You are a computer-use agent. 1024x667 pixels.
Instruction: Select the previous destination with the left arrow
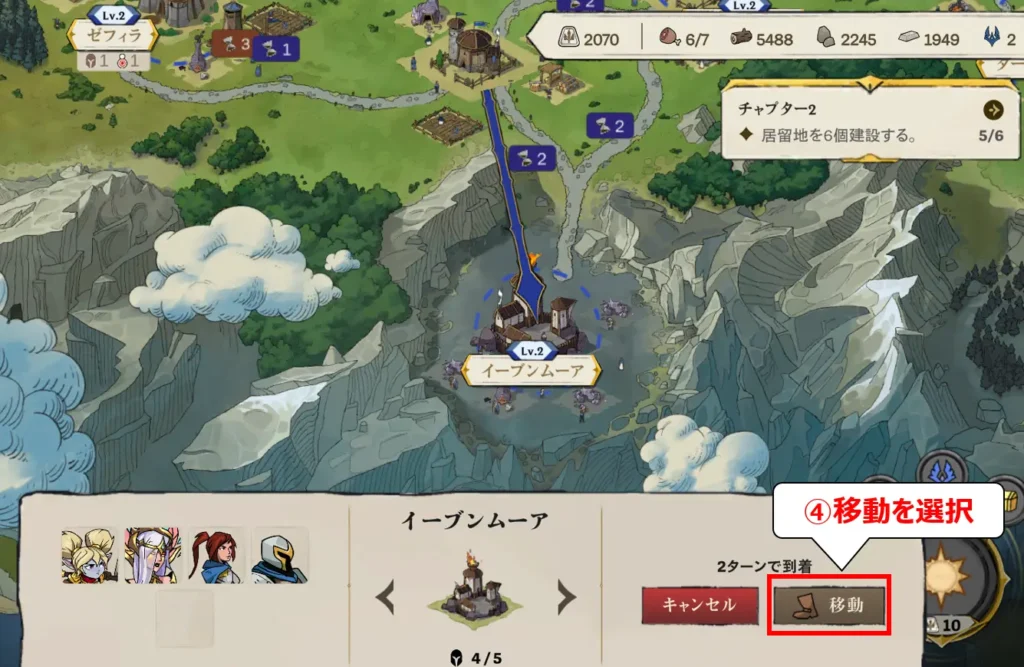click(x=385, y=599)
